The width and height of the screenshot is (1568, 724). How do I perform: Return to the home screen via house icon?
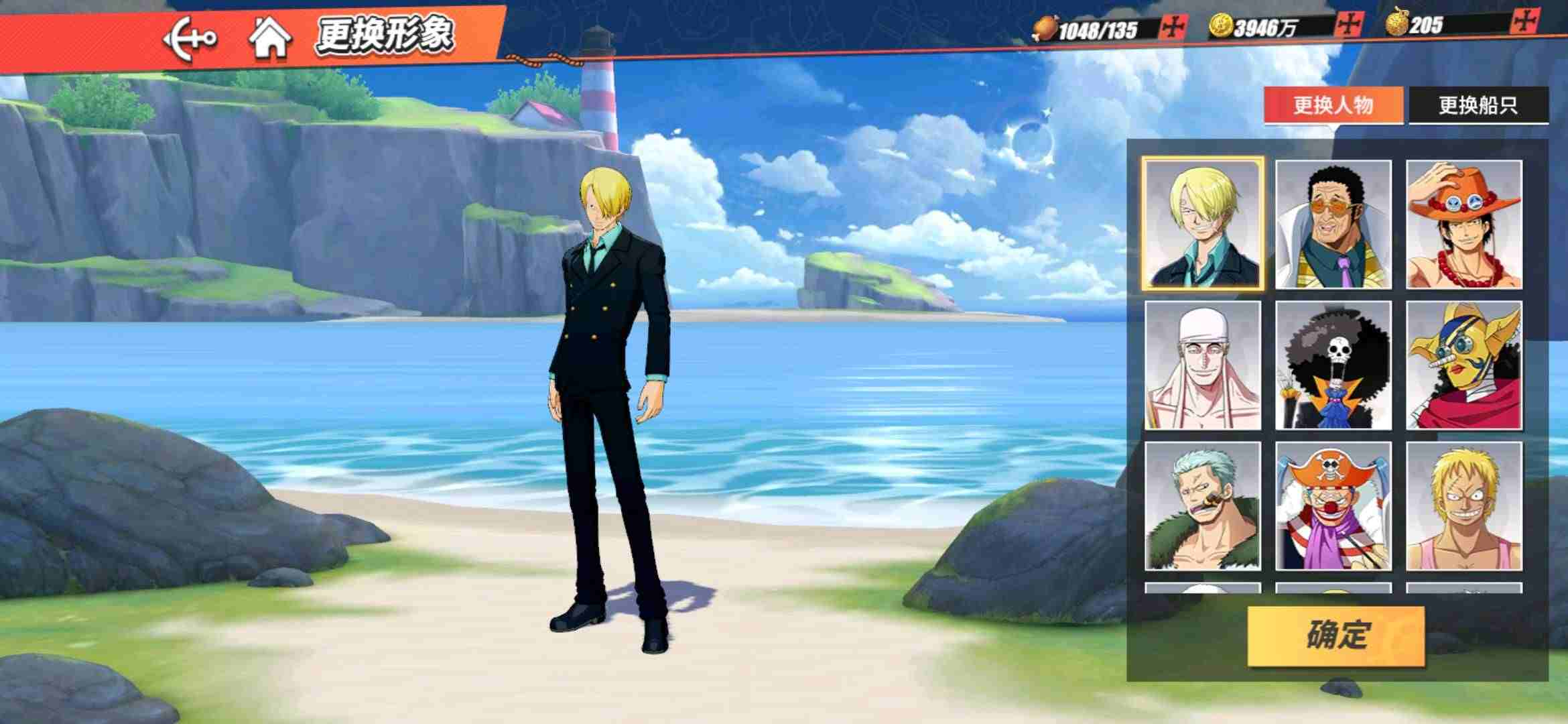pyautogui.click(x=270, y=38)
